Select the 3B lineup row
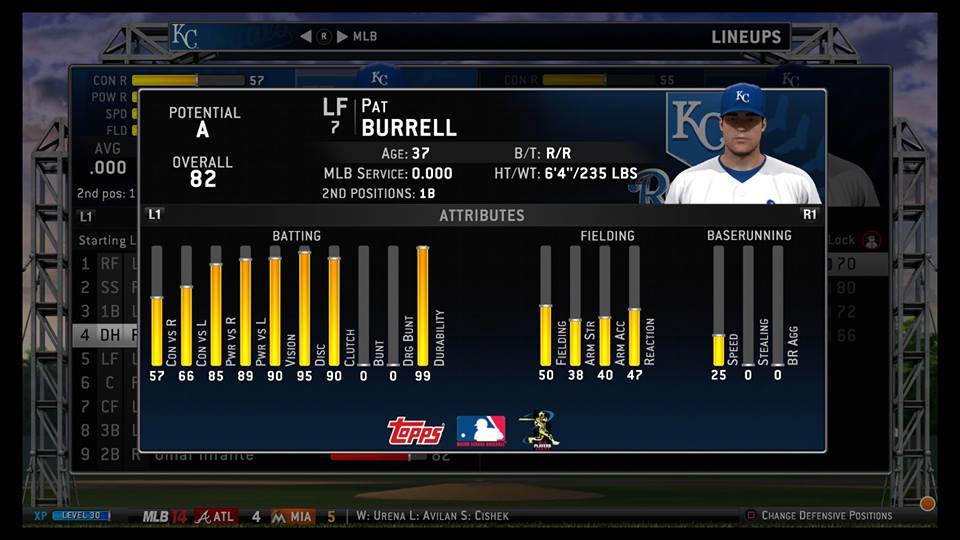Viewport: 960px width, 540px height. (x=107, y=431)
